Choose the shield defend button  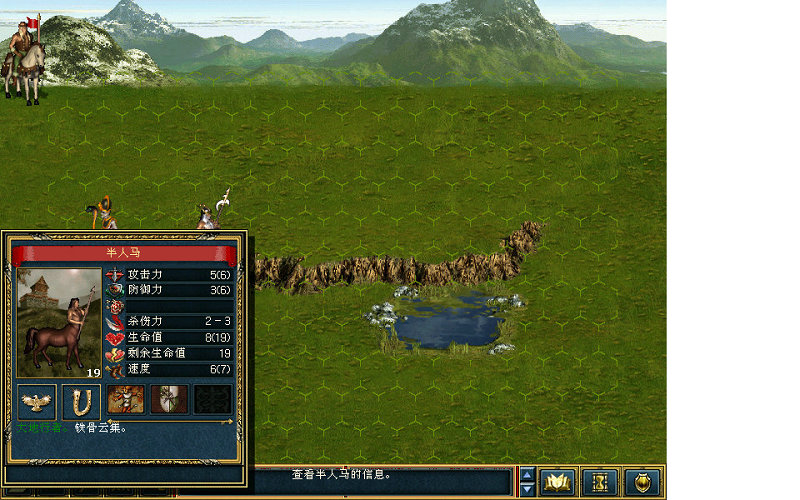pyautogui.click(x=643, y=482)
